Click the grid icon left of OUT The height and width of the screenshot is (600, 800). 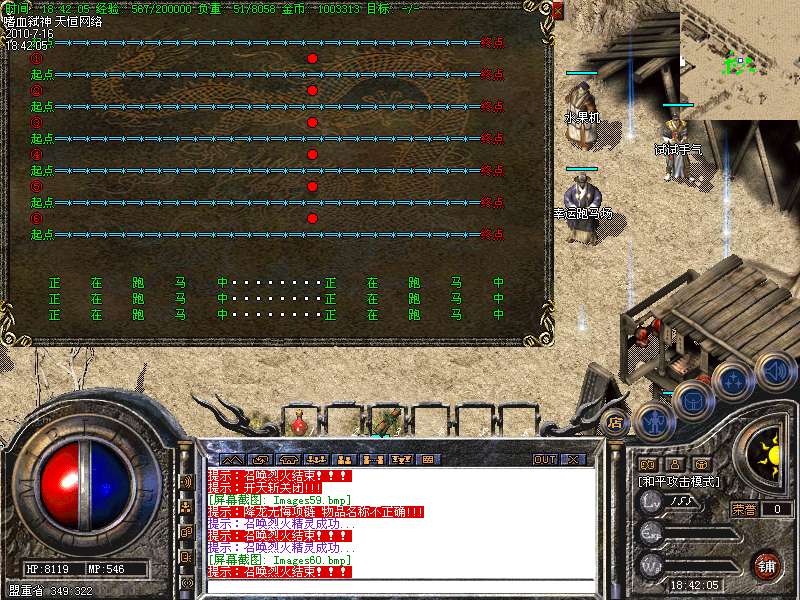coord(427,459)
